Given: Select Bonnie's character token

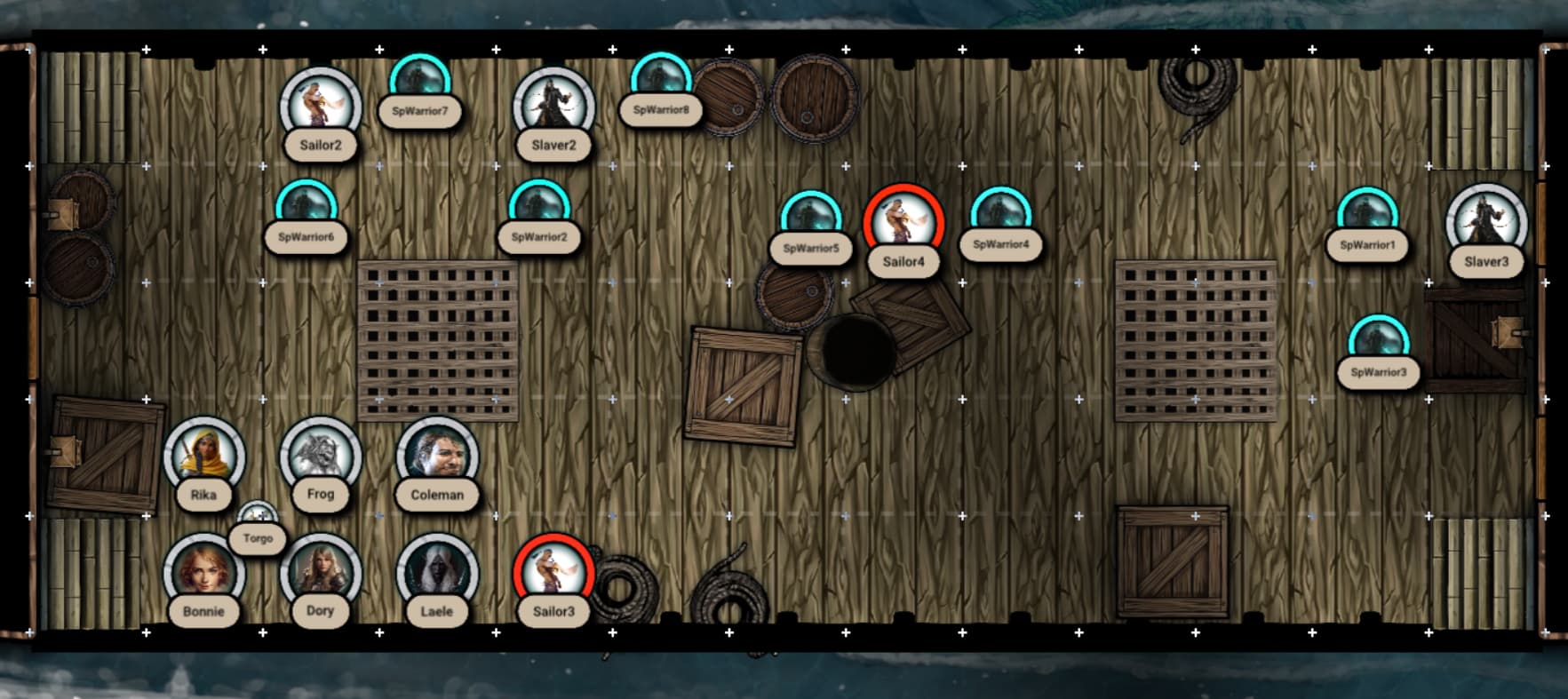Looking at the screenshot, I should [x=203, y=573].
